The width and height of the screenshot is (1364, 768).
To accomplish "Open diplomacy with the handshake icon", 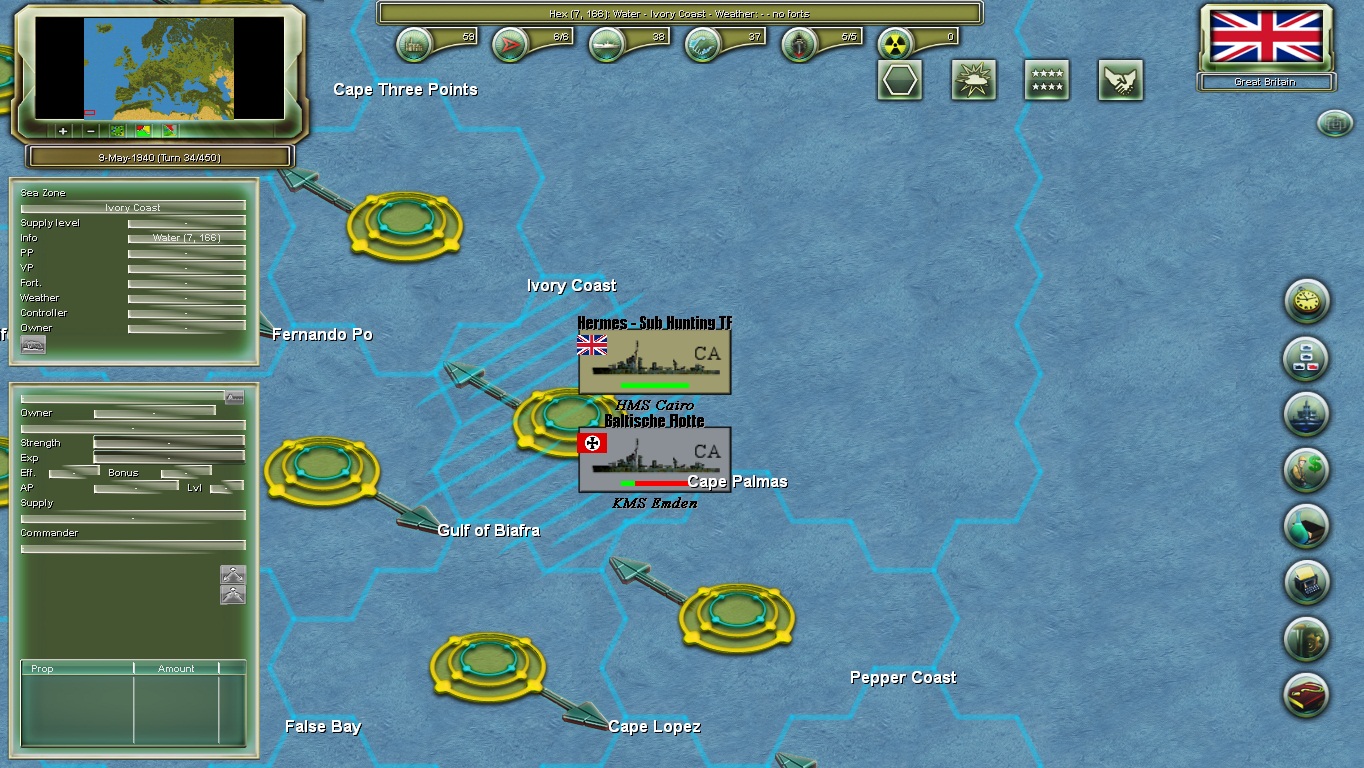I will (x=1119, y=79).
